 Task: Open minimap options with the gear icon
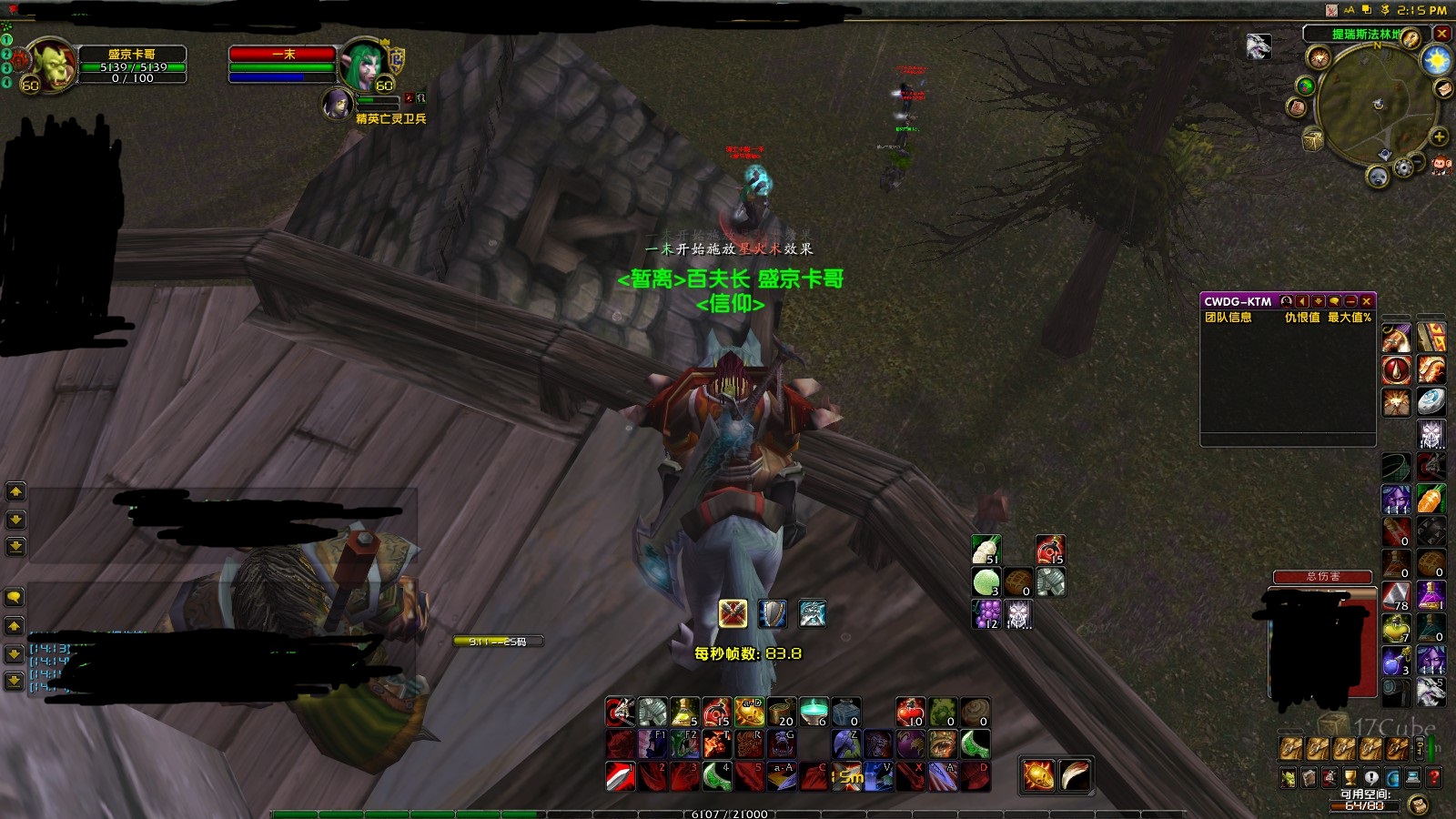[1402, 166]
